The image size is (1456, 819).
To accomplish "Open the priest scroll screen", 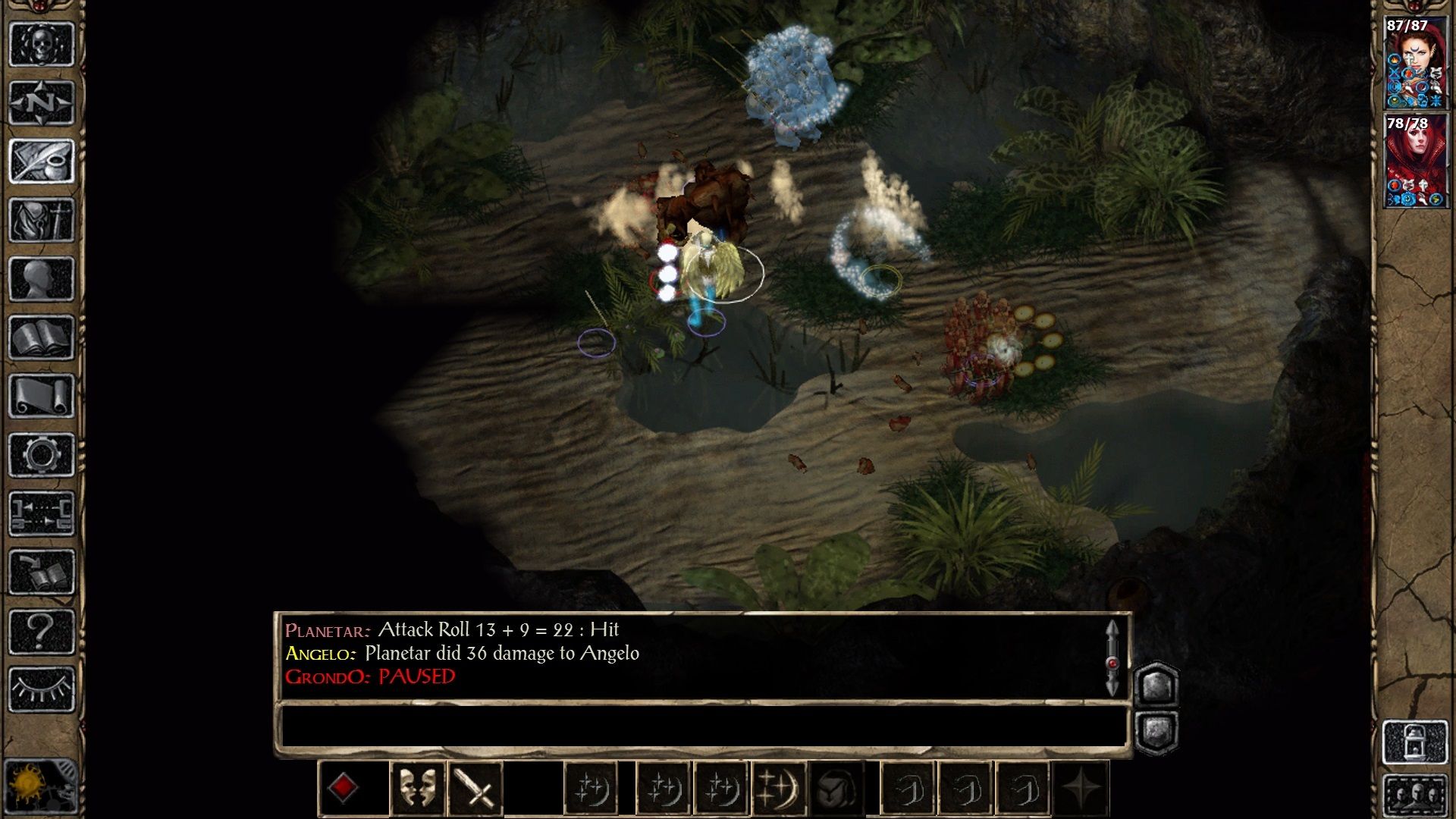I will (x=42, y=396).
